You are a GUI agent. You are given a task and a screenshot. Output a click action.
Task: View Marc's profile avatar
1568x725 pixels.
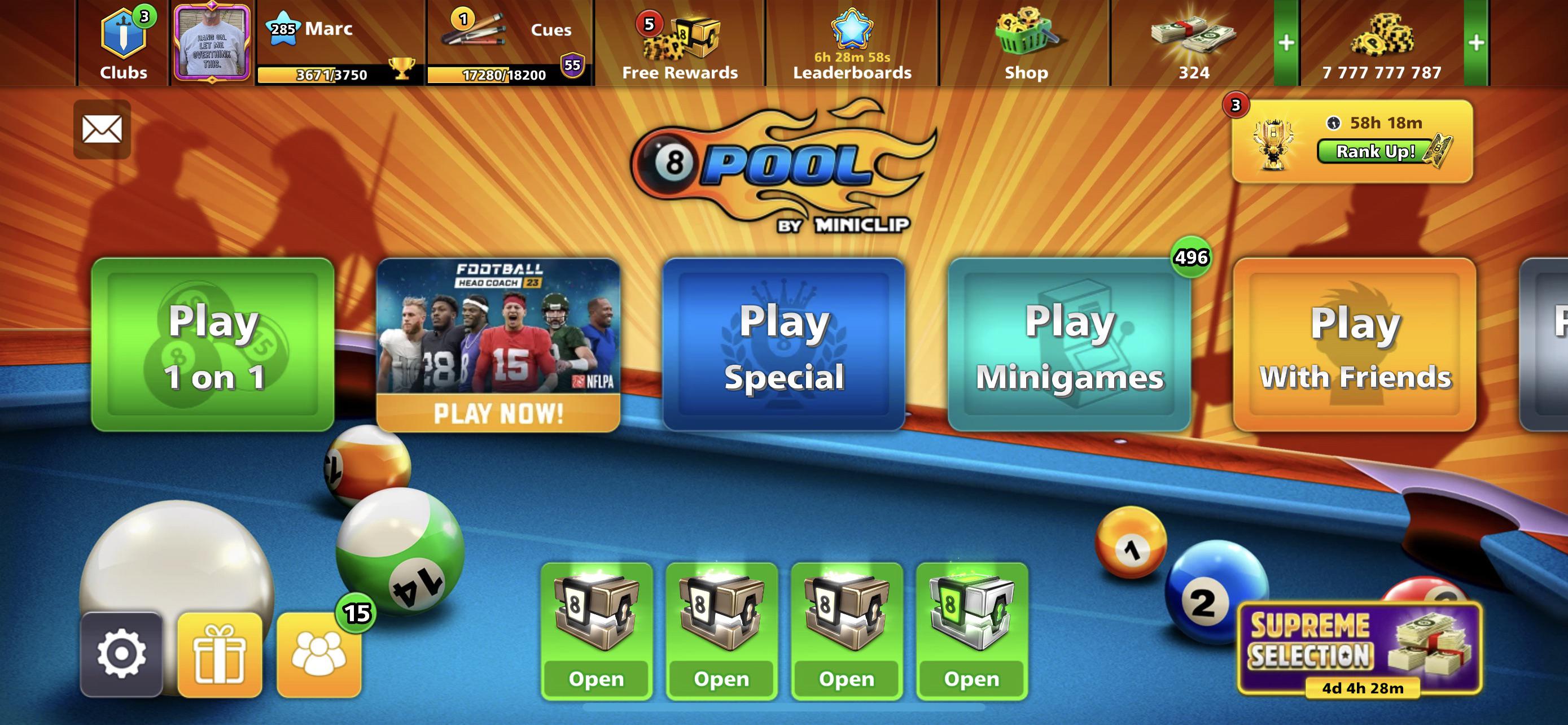[212, 41]
